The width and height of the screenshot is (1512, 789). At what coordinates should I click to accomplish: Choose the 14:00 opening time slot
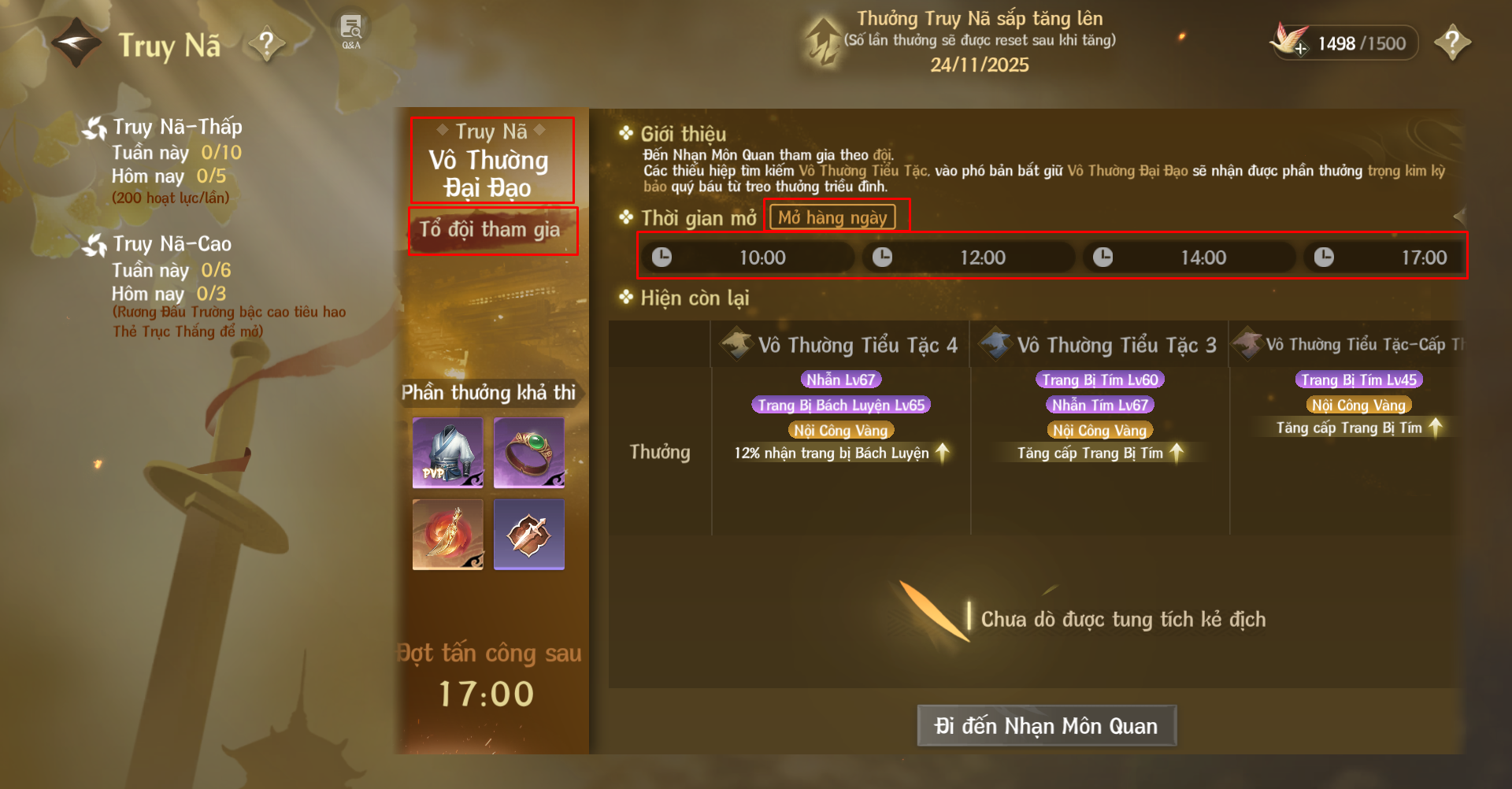1188,257
